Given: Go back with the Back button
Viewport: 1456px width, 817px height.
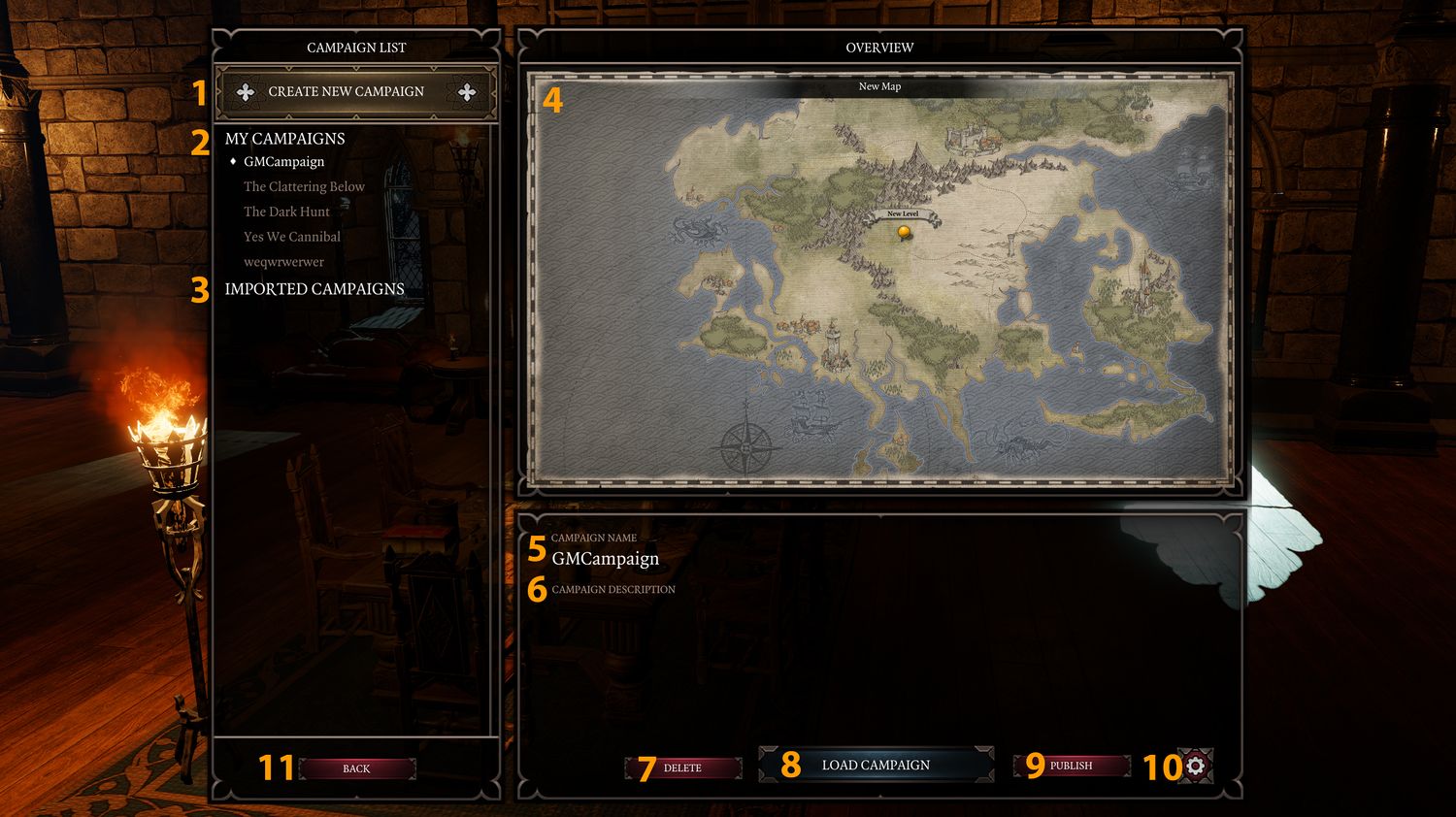Looking at the screenshot, I should point(356,768).
